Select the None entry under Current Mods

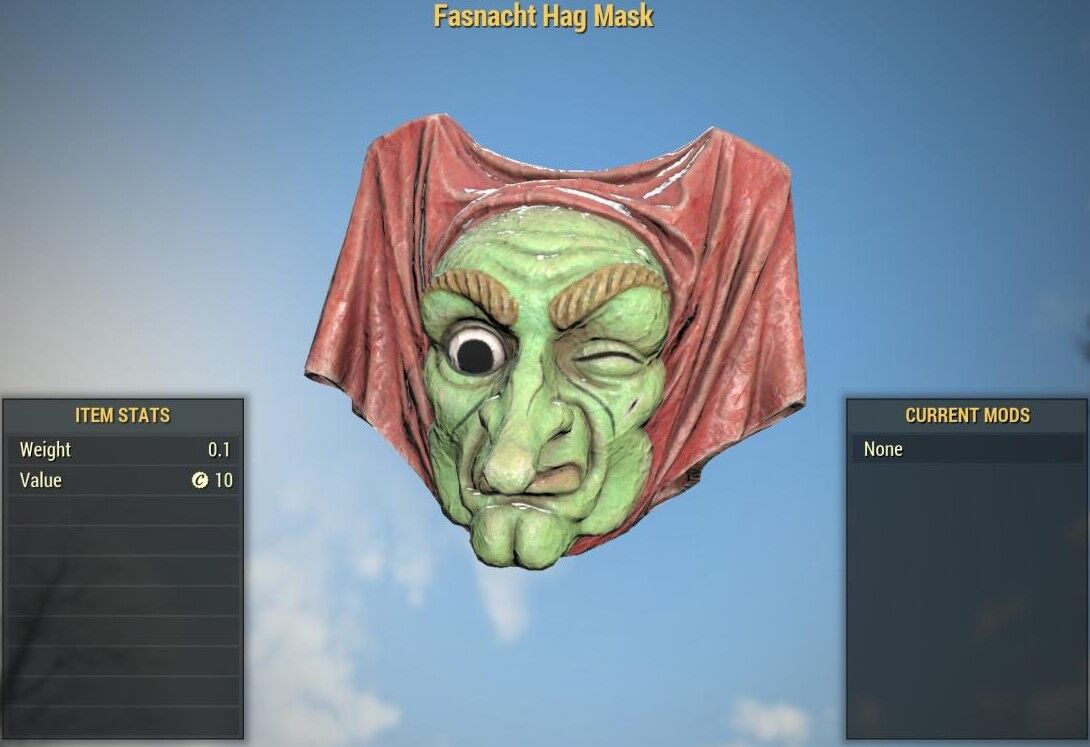966,449
